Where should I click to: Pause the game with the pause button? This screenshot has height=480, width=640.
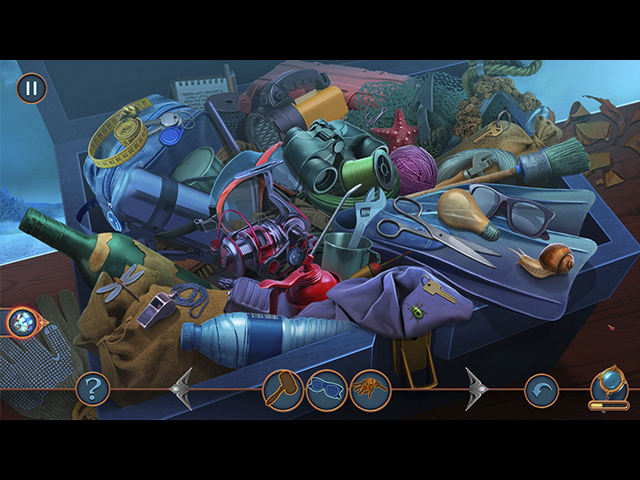pos(31,88)
